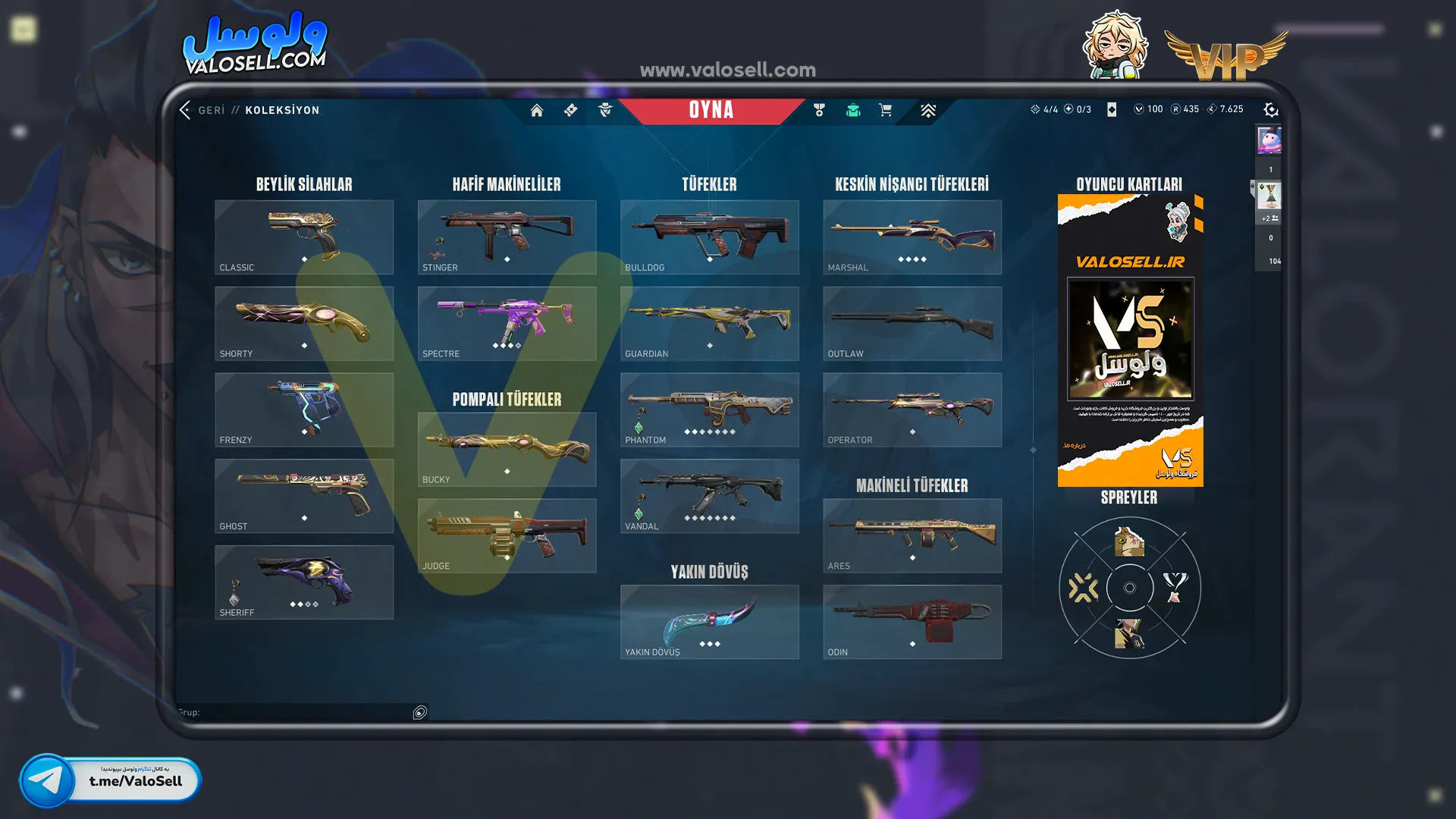Open the store cart icon

(x=885, y=111)
